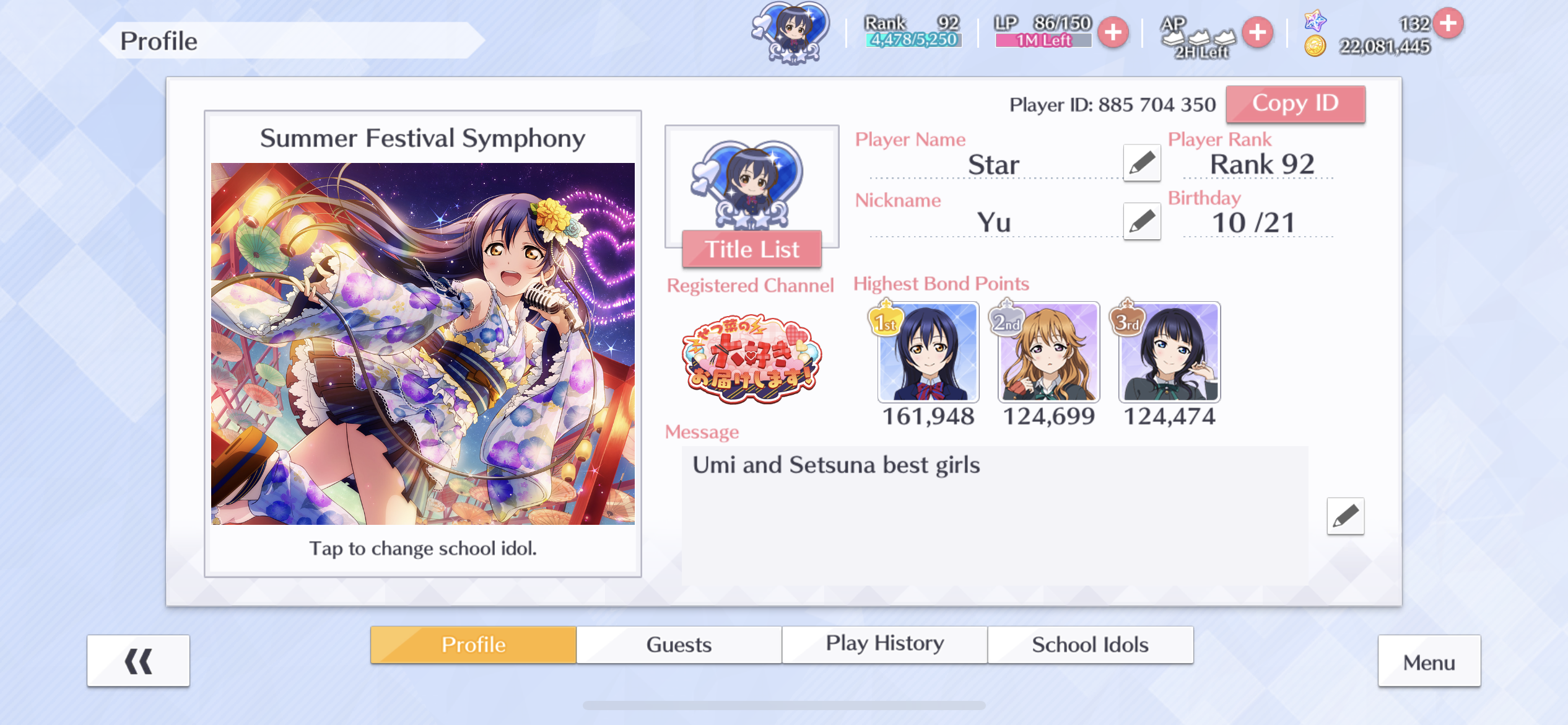Open the Play History tab
Image resolution: width=1568 pixels, height=725 pixels.
pyautogui.click(x=884, y=644)
